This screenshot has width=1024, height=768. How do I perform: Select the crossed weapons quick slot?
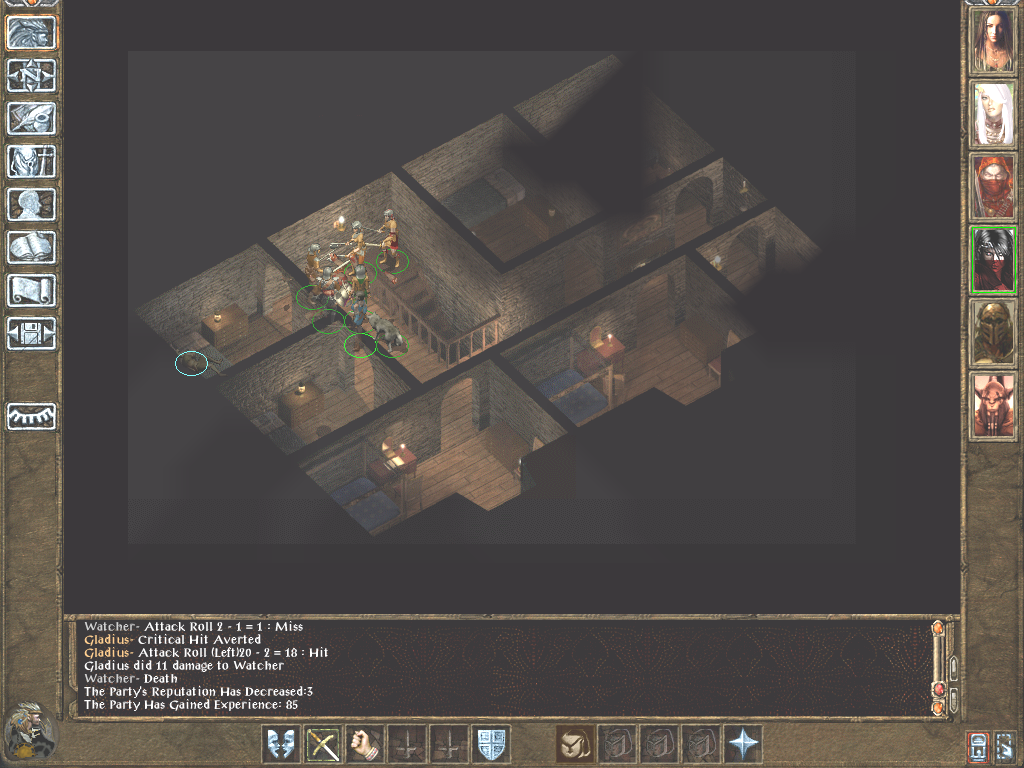point(323,744)
